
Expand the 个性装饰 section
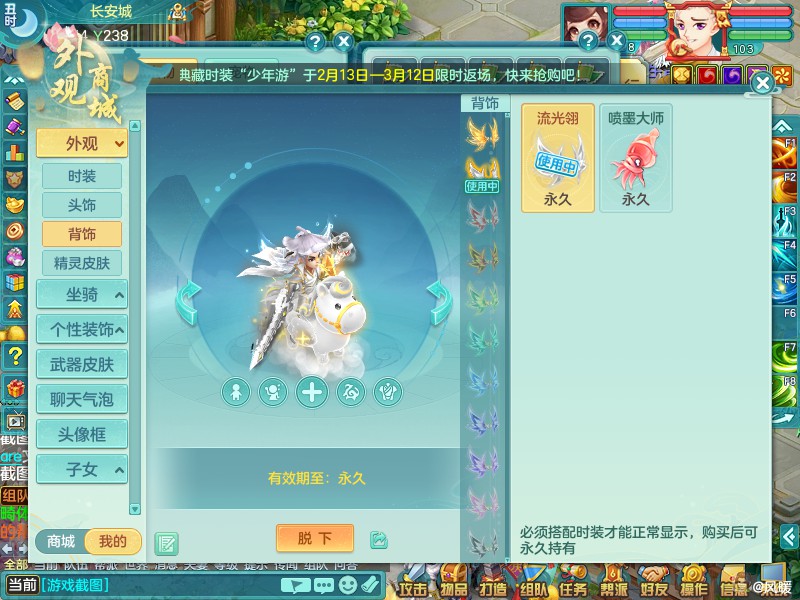tap(82, 328)
